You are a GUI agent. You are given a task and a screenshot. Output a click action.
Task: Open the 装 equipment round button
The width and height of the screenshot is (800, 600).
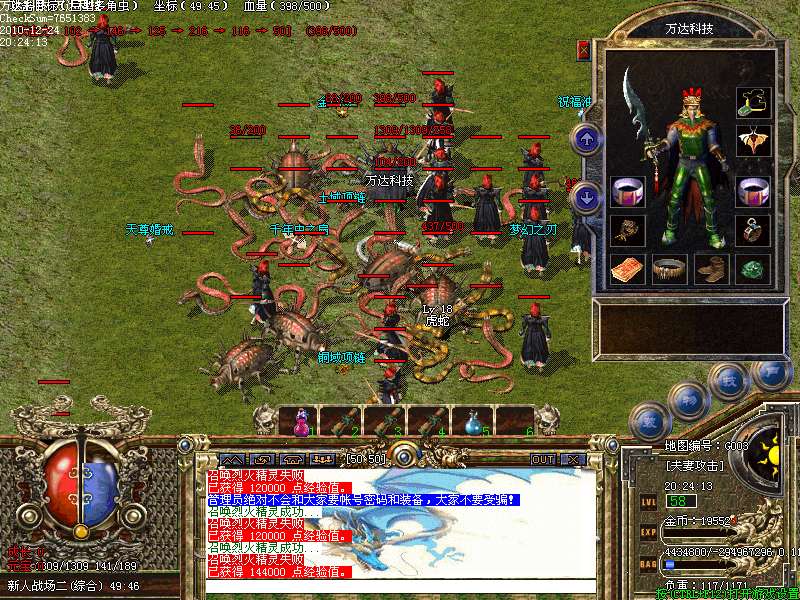tap(651, 420)
